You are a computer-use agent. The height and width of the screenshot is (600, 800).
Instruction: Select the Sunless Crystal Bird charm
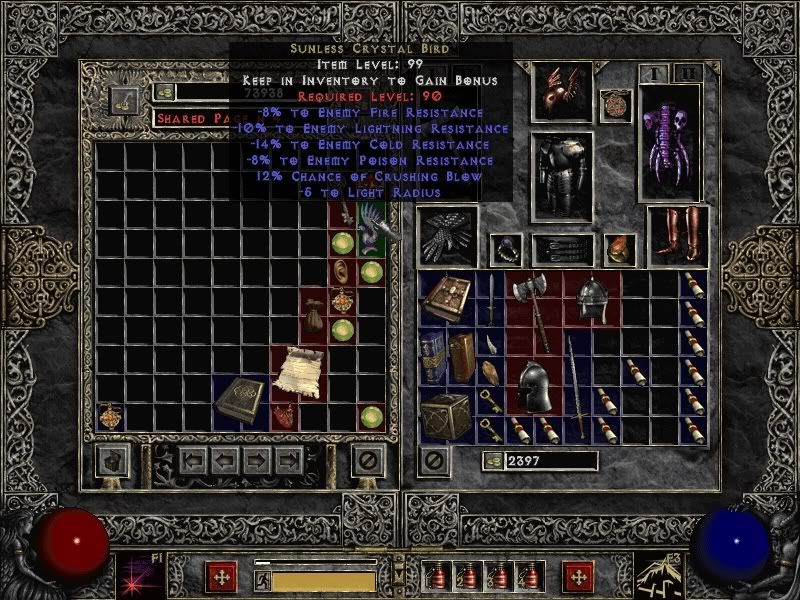pos(373,228)
